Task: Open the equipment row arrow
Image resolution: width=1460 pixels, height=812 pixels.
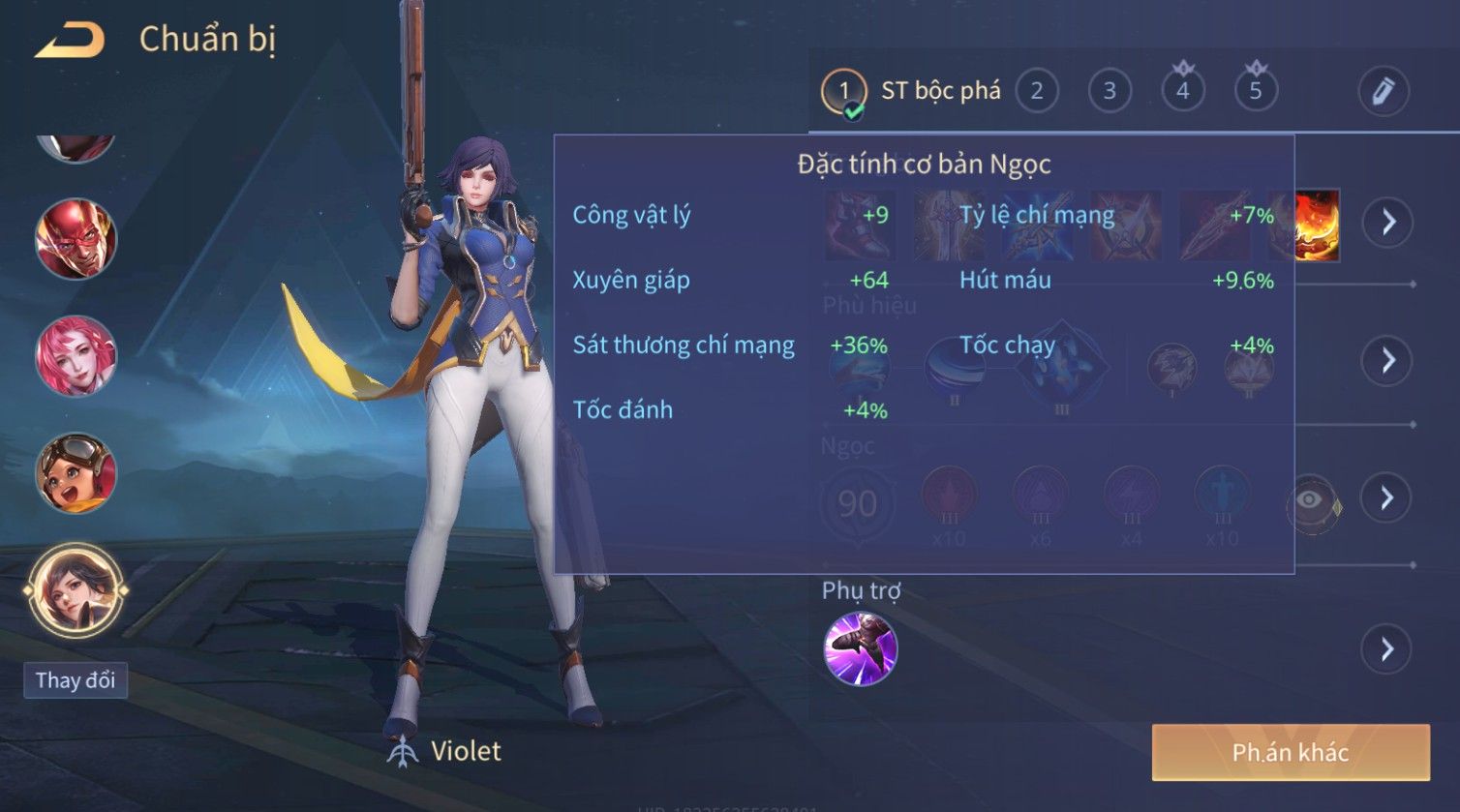Action: pos(1388,223)
